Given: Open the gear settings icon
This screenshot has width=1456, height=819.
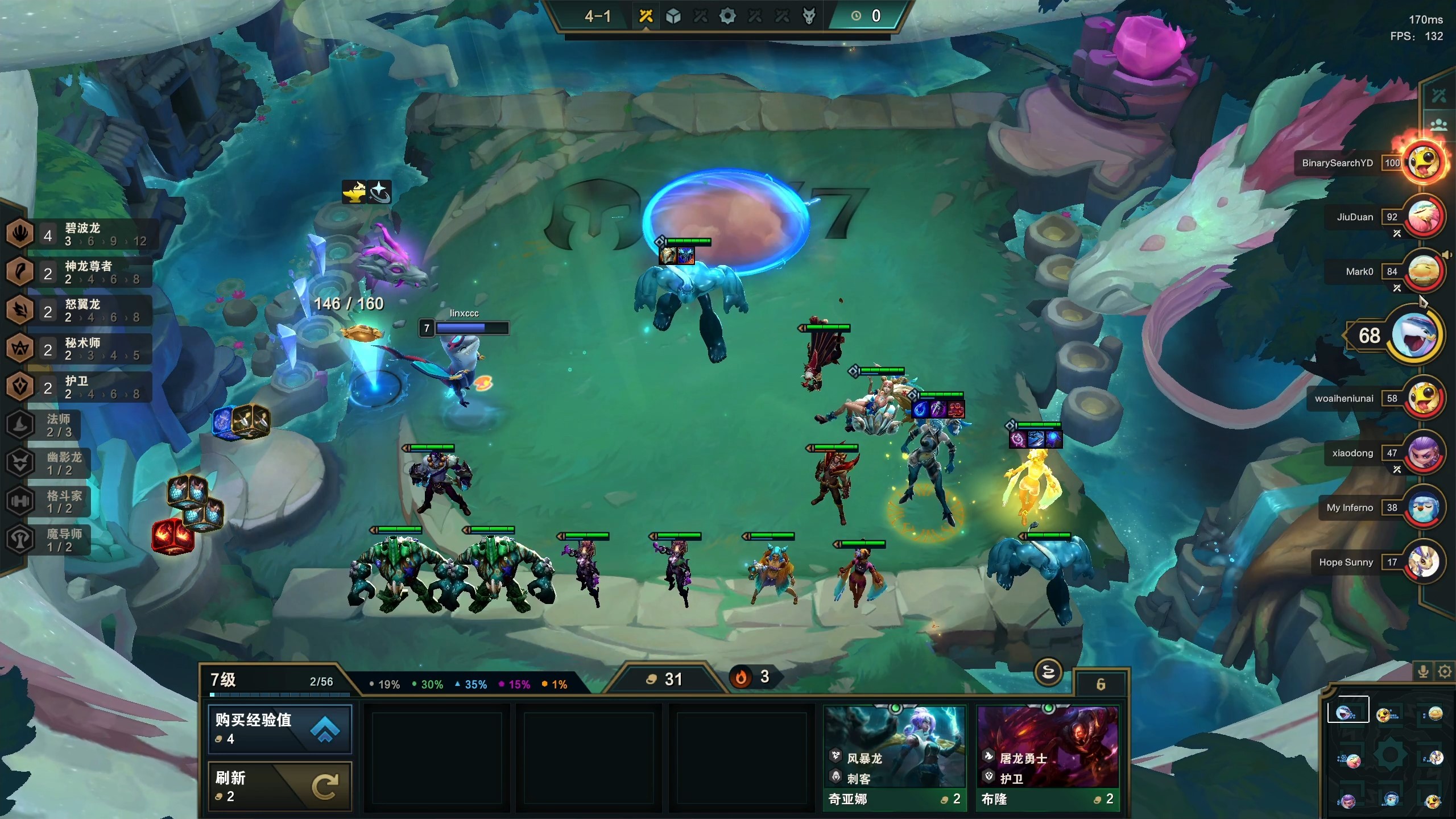Looking at the screenshot, I should tap(1444, 672).
